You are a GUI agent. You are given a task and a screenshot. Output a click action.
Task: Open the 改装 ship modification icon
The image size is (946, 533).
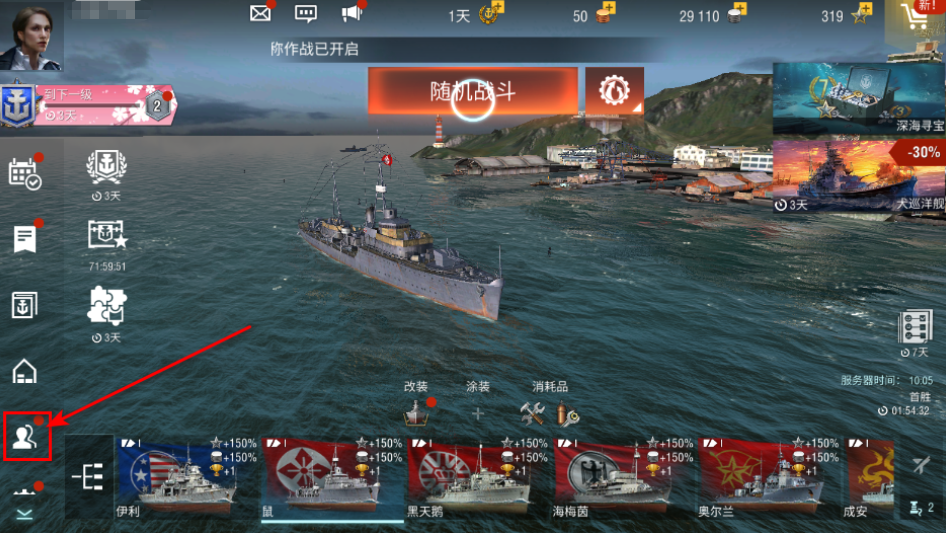pyautogui.click(x=417, y=412)
